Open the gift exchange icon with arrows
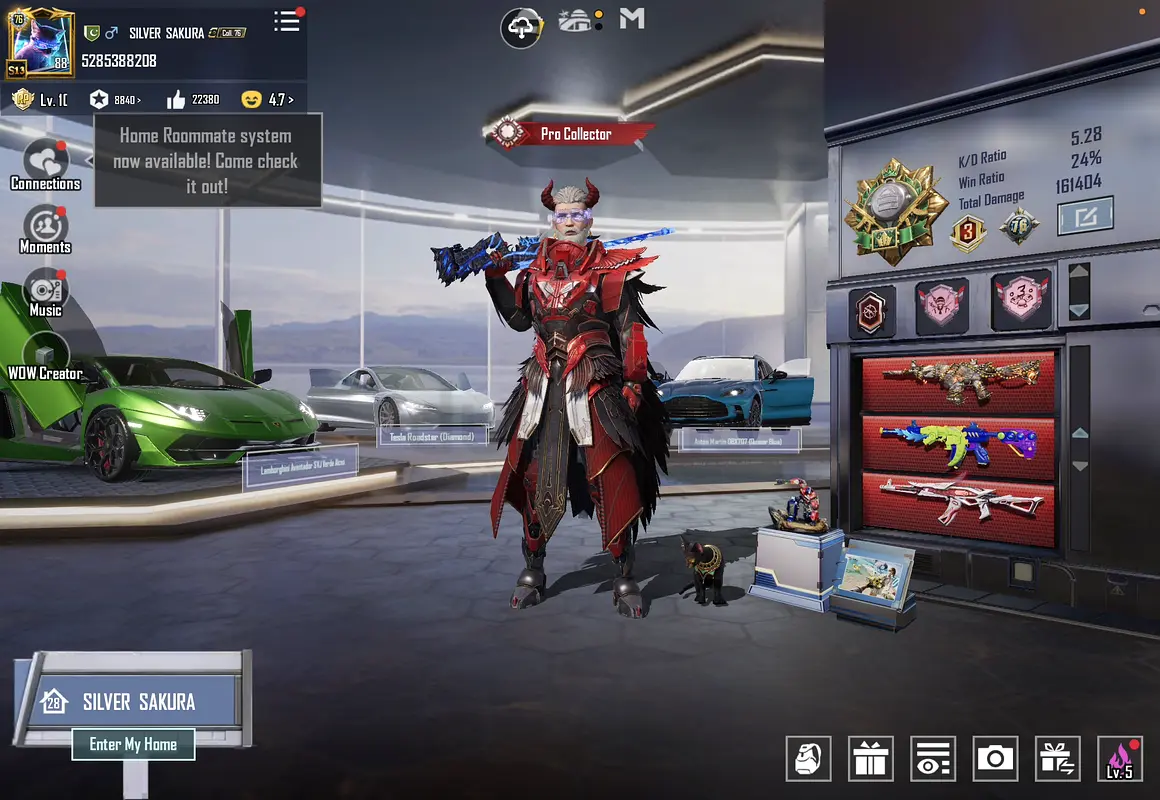Viewport: 1160px width, 800px height. tap(1057, 759)
